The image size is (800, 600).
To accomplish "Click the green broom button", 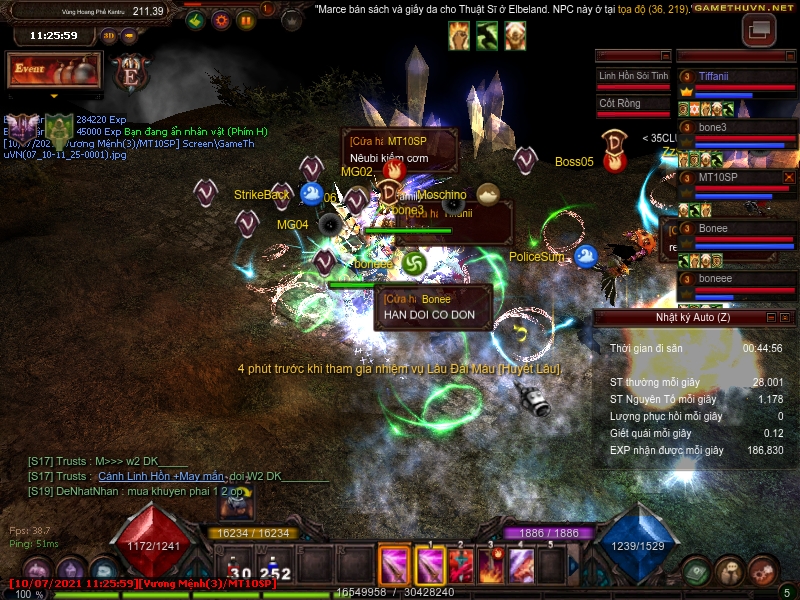I will 196,19.
